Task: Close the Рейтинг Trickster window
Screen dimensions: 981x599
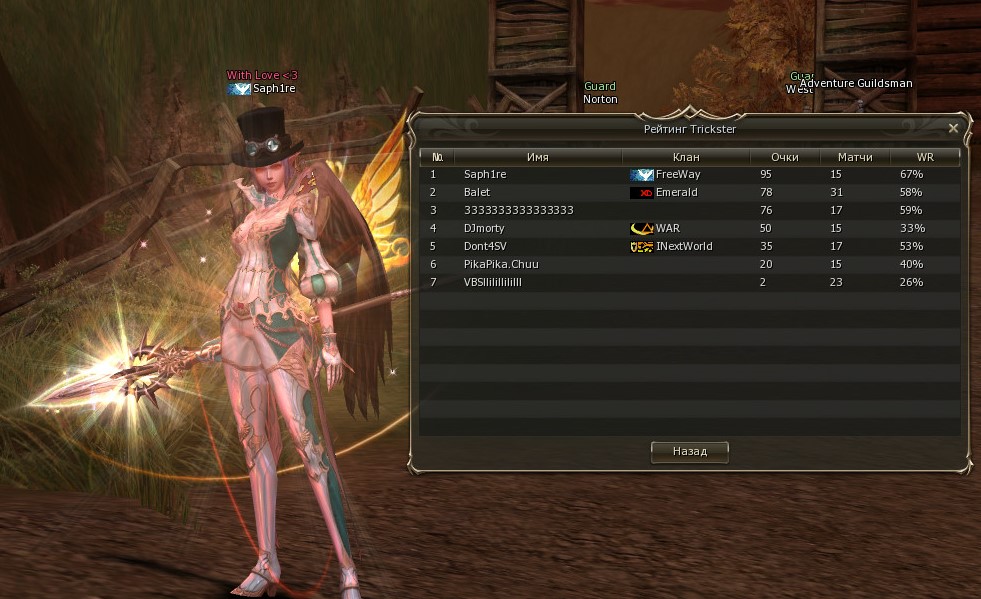Action: (953, 128)
